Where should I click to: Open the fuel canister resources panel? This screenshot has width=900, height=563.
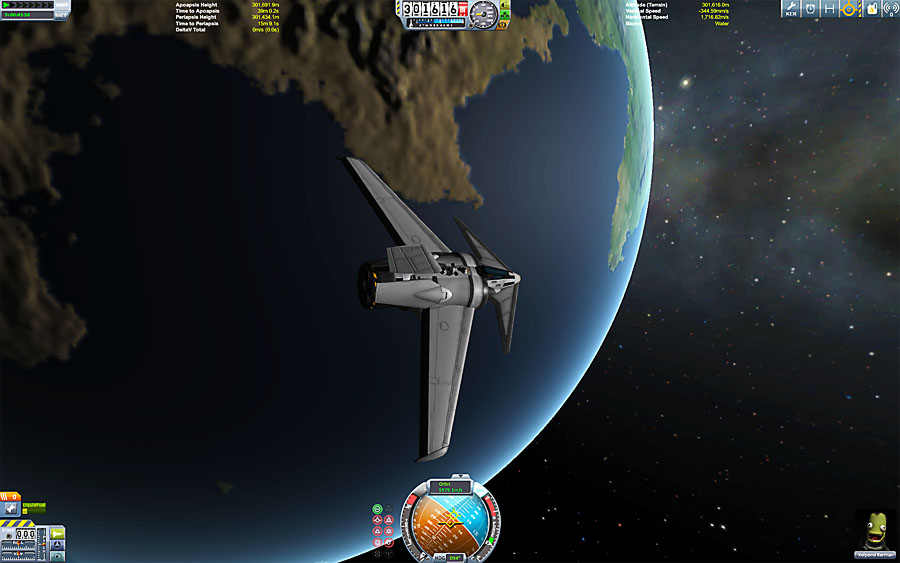[x=869, y=10]
